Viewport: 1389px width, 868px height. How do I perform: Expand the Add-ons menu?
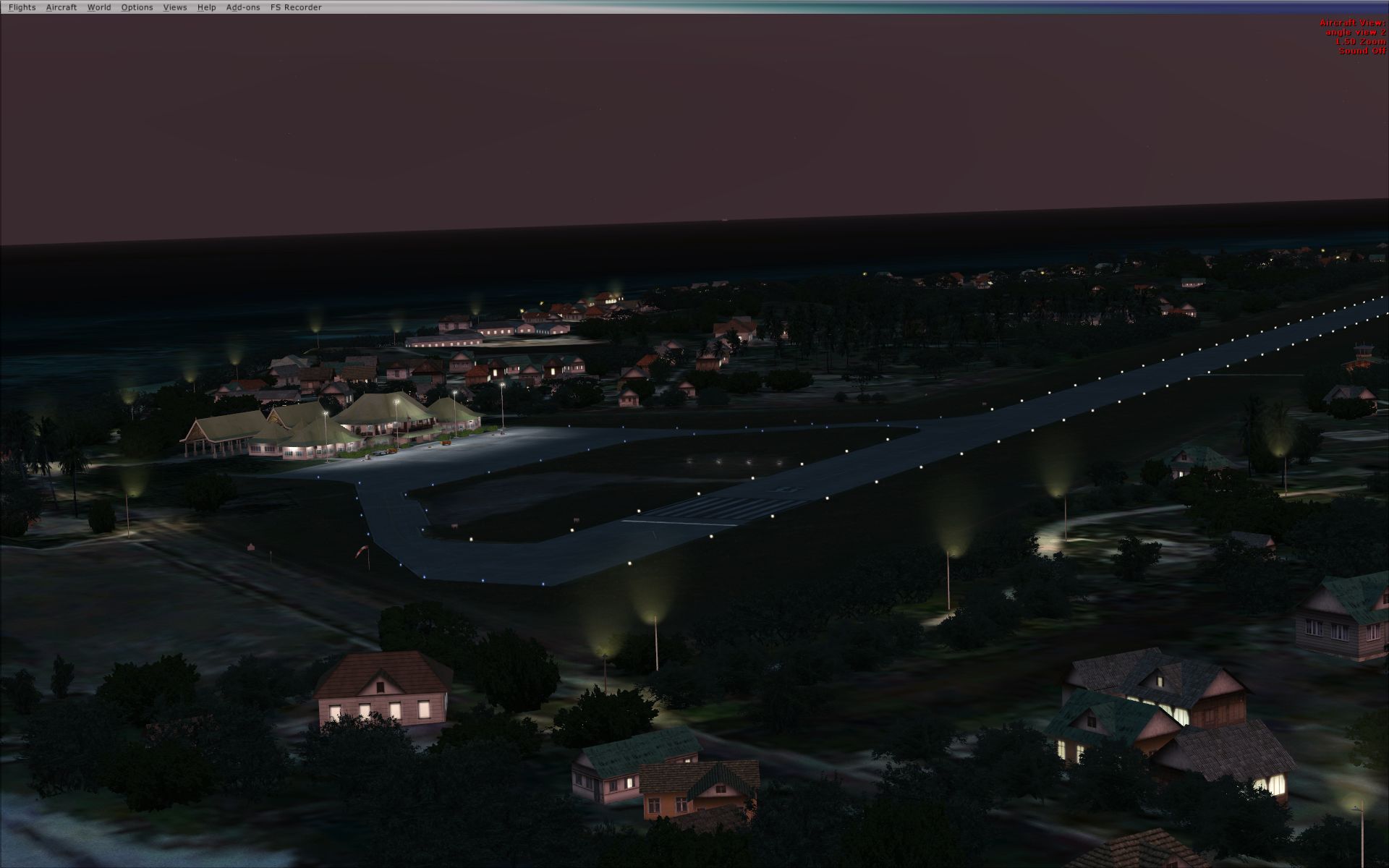tap(243, 7)
